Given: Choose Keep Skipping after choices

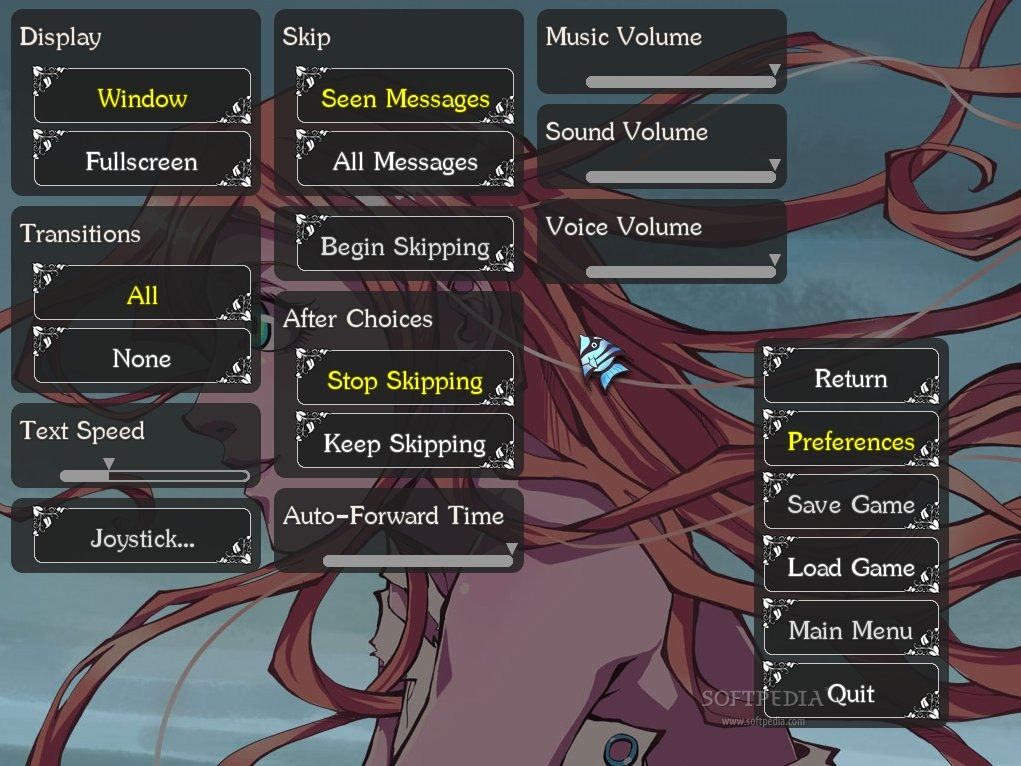Looking at the screenshot, I should coord(405,443).
